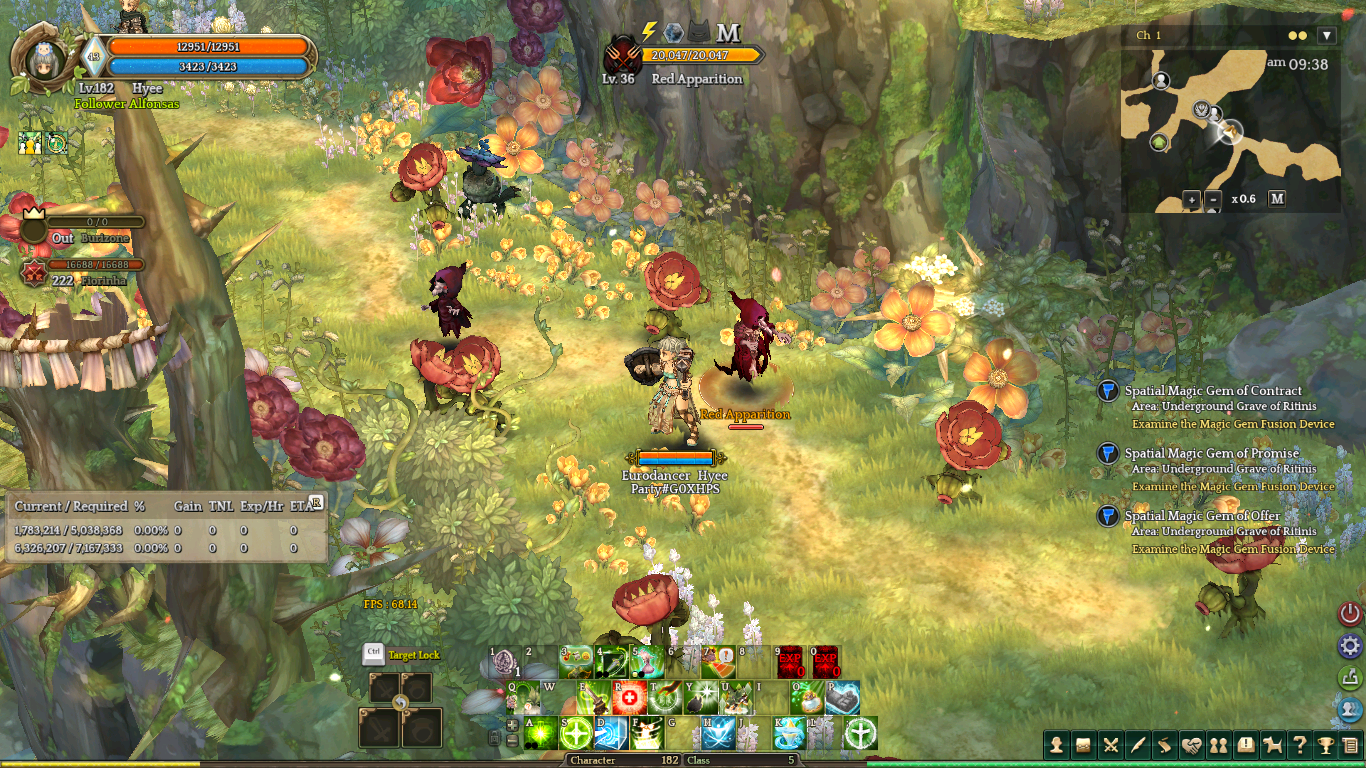Zoom in the minimap with the plus button

pyautogui.click(x=1192, y=199)
